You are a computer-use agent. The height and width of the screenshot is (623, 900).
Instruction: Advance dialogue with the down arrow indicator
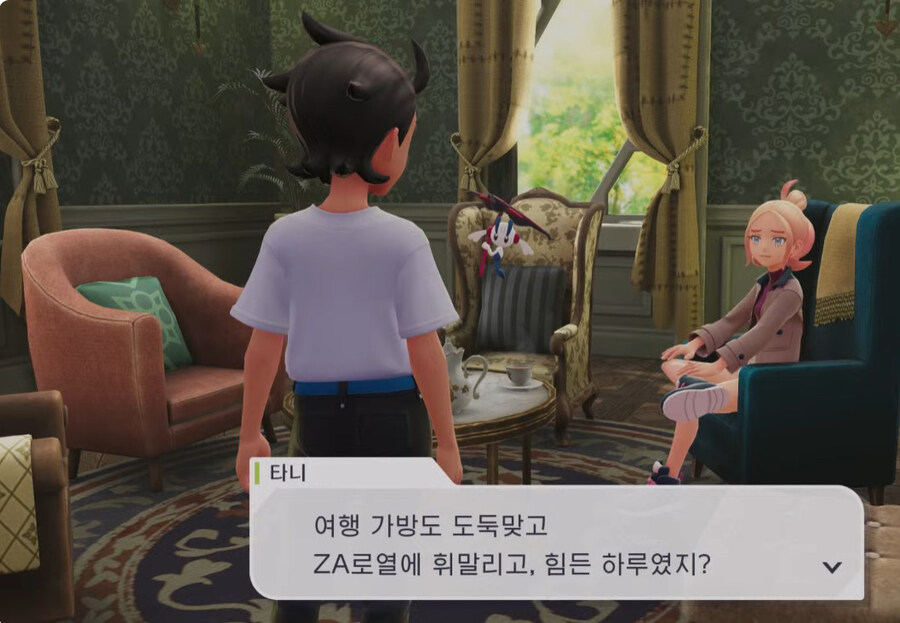click(x=831, y=567)
